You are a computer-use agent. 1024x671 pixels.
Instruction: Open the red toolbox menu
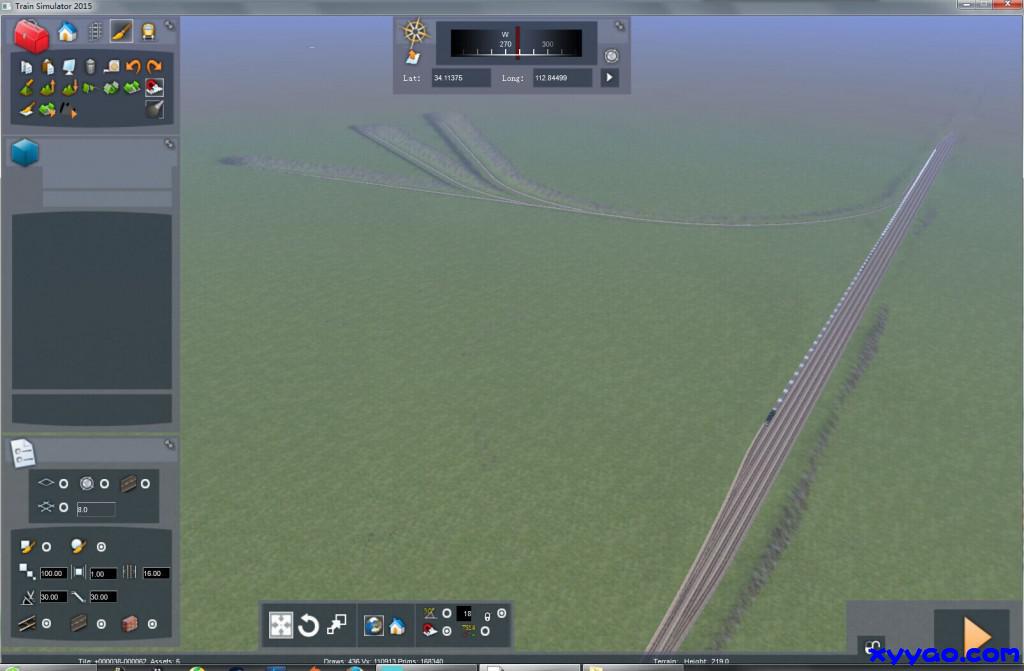coord(31,35)
